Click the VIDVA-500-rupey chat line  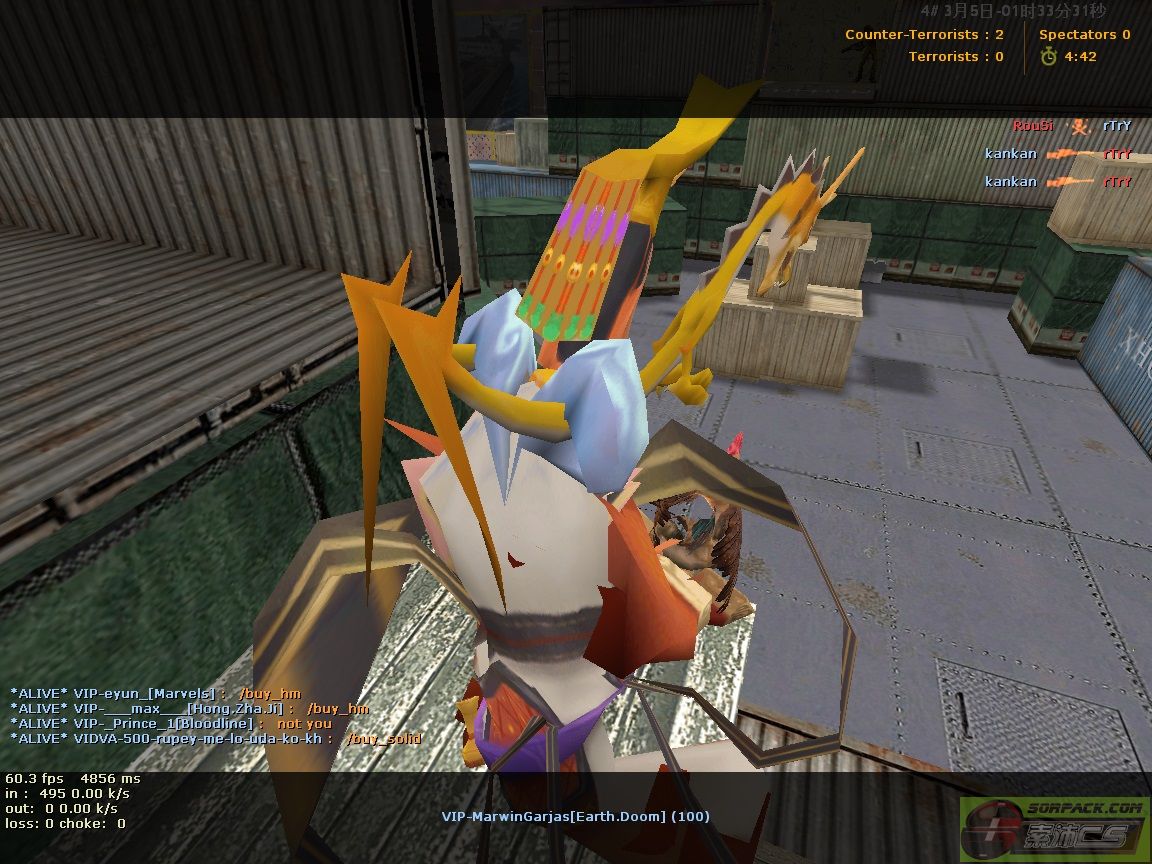pos(215,738)
